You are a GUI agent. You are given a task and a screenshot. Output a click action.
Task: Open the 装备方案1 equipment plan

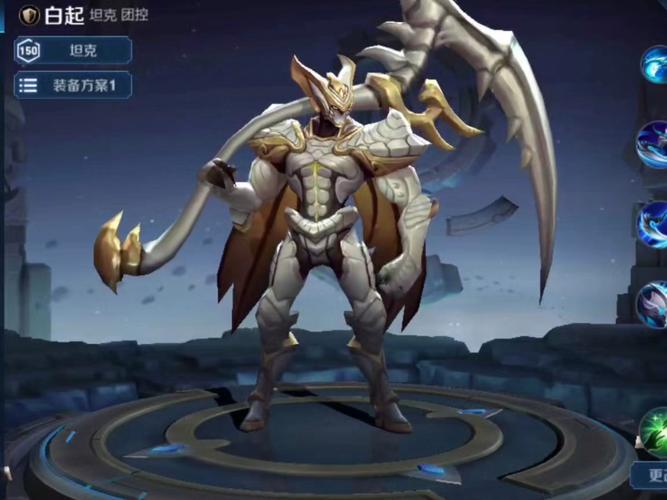[x=73, y=85]
